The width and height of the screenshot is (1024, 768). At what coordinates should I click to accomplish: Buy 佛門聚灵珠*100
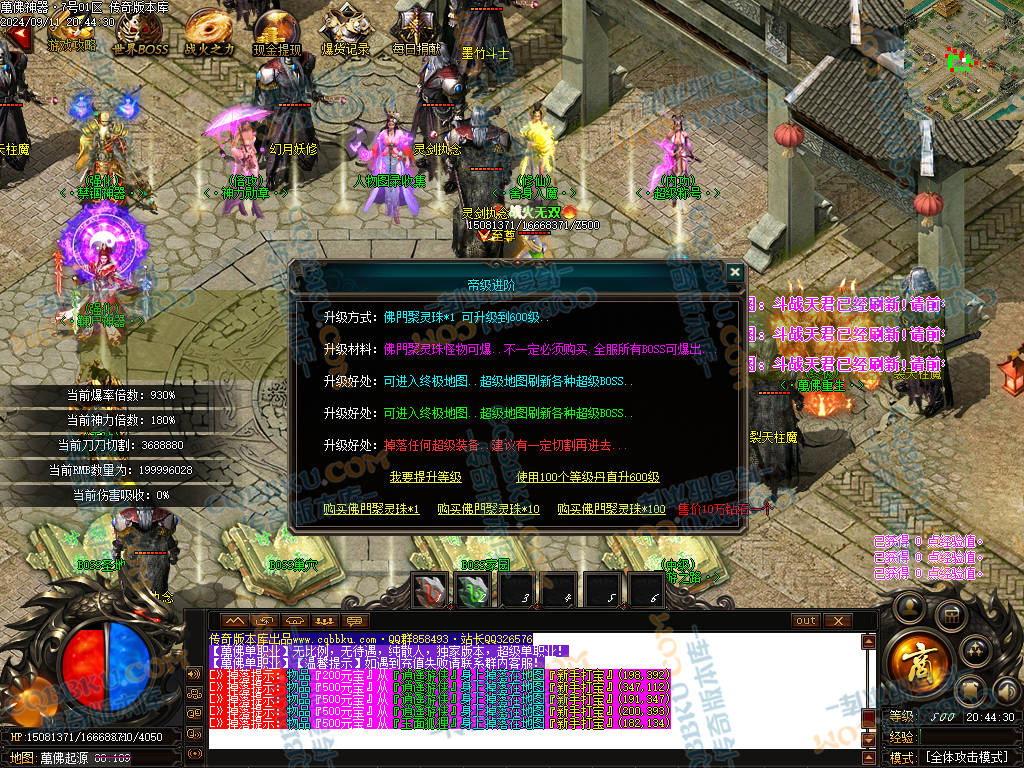click(x=611, y=510)
